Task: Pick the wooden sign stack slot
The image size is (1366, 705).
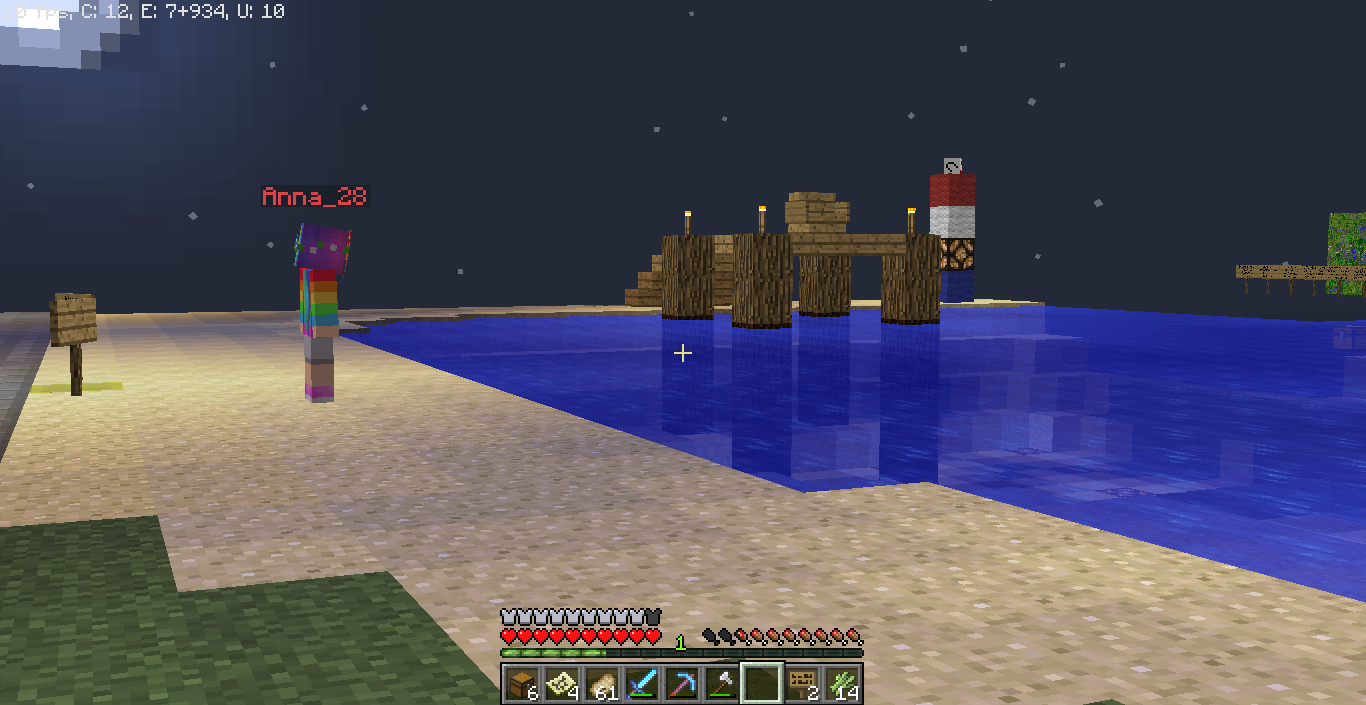Action: (802, 684)
